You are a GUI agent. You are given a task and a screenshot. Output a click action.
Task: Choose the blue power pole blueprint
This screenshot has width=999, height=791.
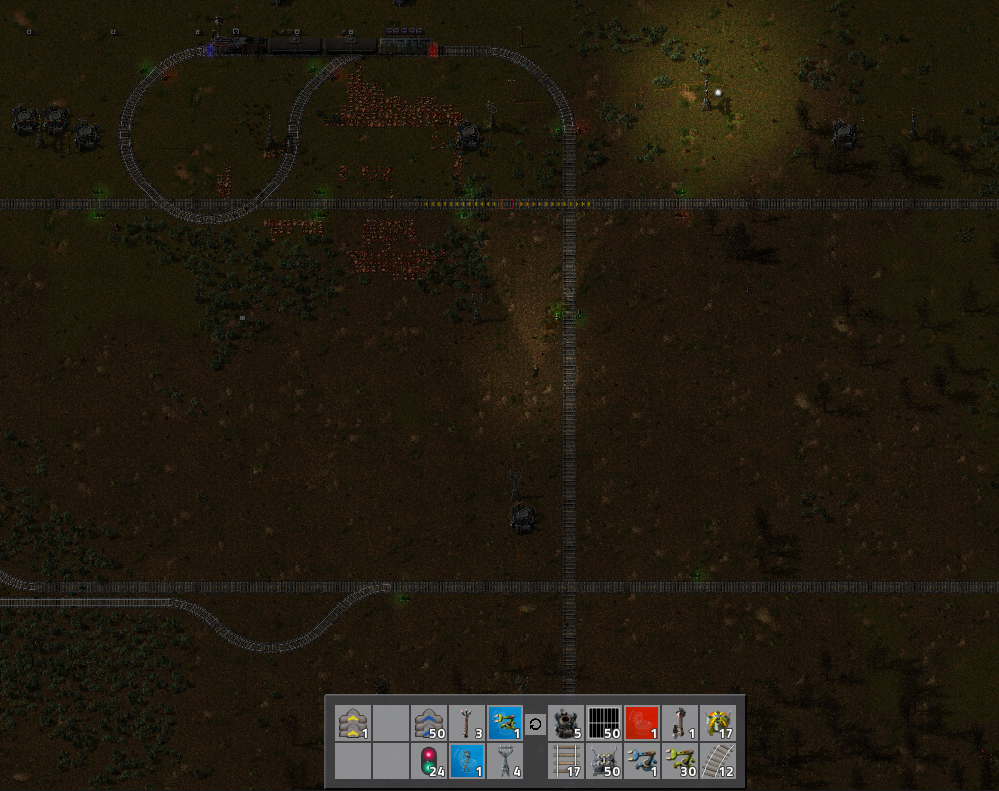tap(467, 761)
